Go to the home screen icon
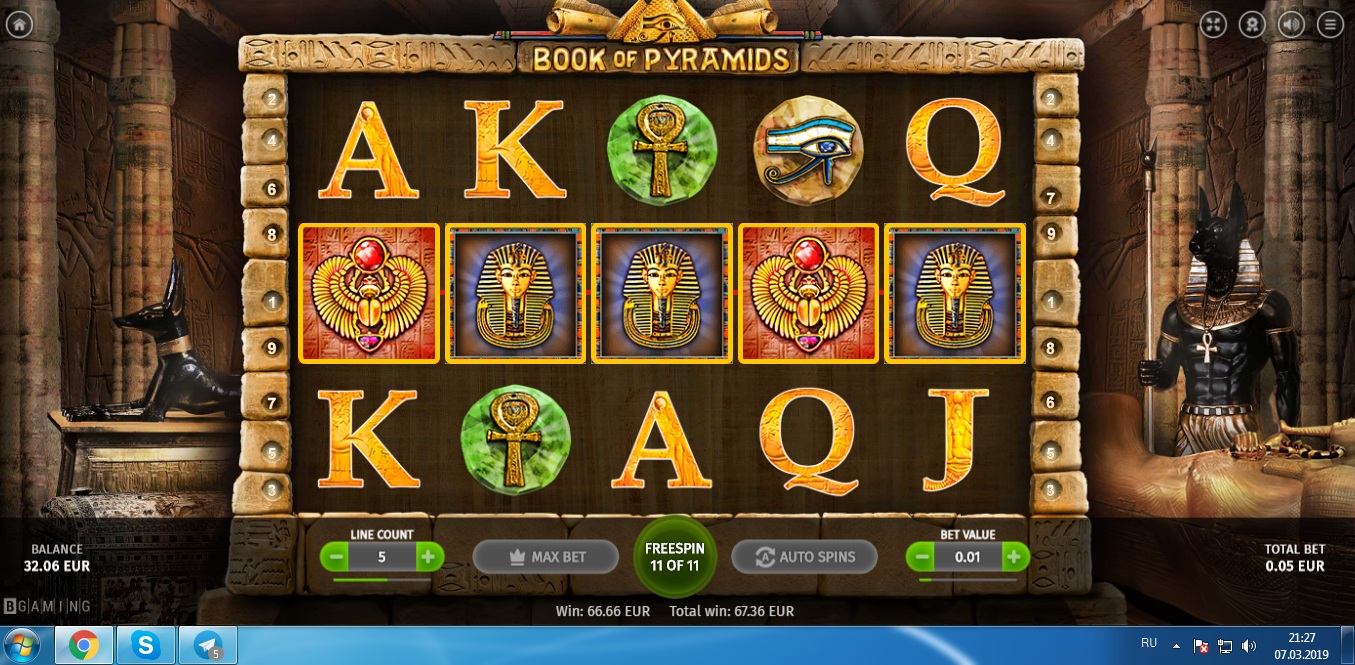This screenshot has width=1355, height=665. [19, 25]
